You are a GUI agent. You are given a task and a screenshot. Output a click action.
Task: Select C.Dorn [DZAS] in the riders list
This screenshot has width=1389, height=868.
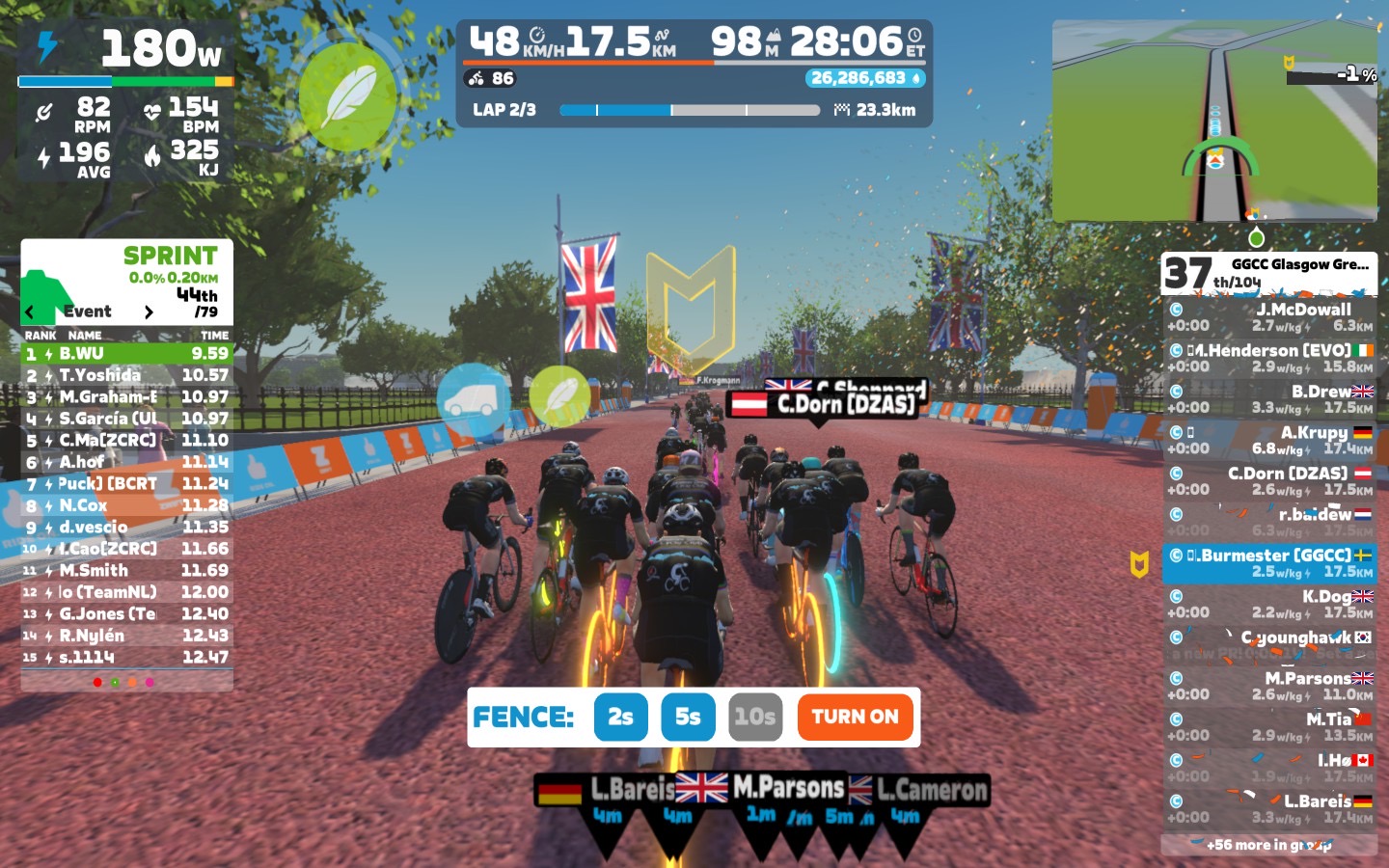[x=1268, y=481]
